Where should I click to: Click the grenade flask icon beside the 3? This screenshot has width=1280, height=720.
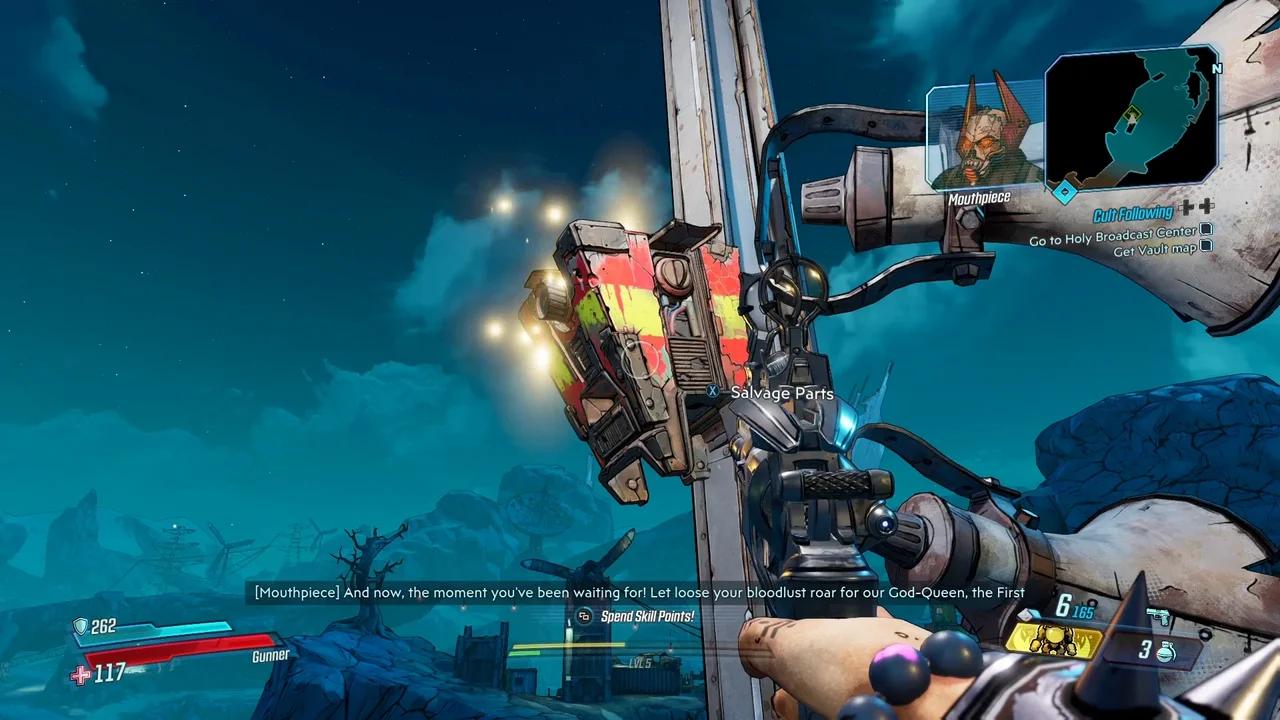point(1165,651)
